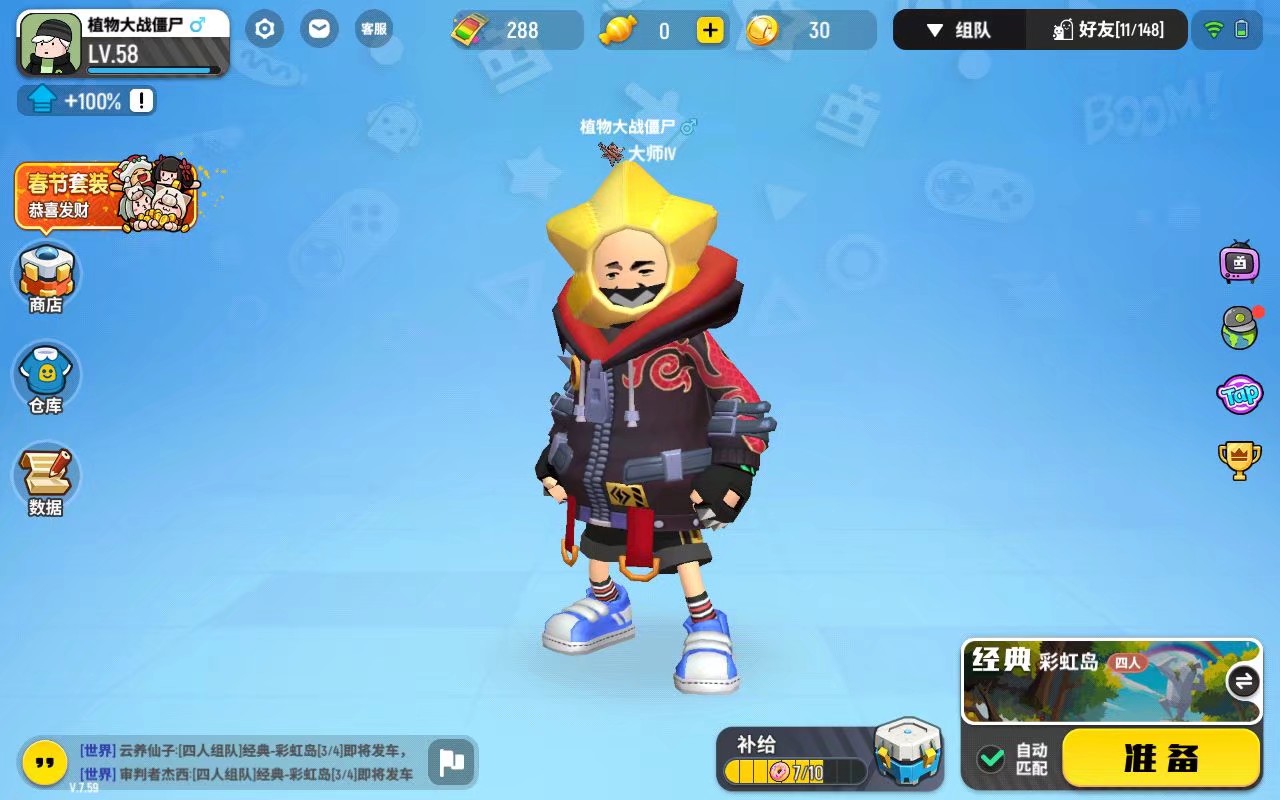This screenshot has height=800, width=1280.
Task: Click + to add more candies
Action: (710, 30)
